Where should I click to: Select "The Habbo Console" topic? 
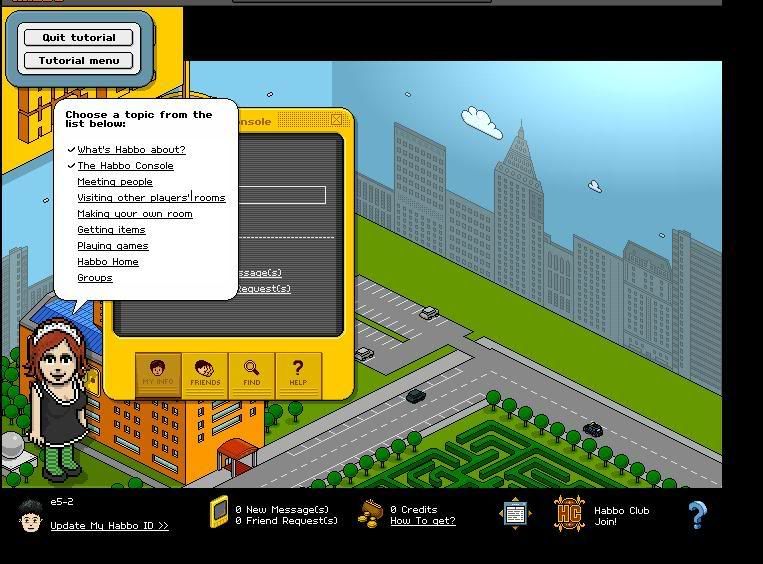[125, 166]
